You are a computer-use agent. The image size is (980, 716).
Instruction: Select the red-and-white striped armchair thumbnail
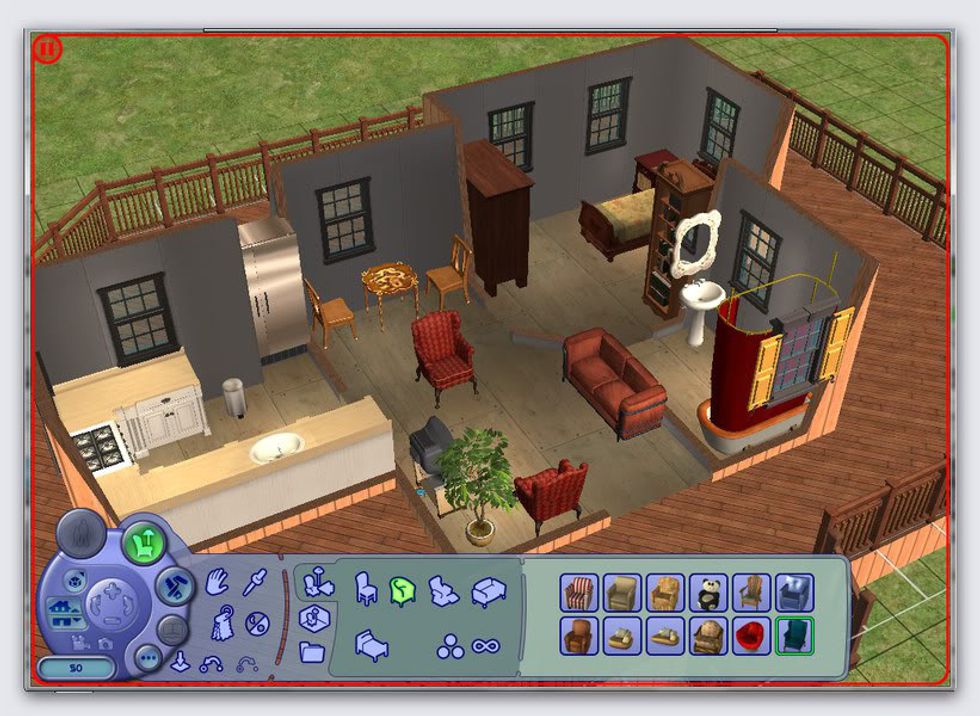coord(579,592)
